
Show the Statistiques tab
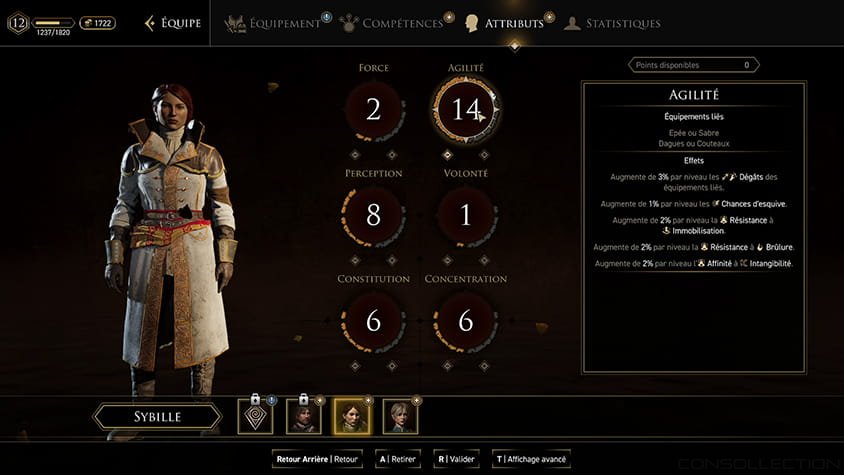point(612,23)
